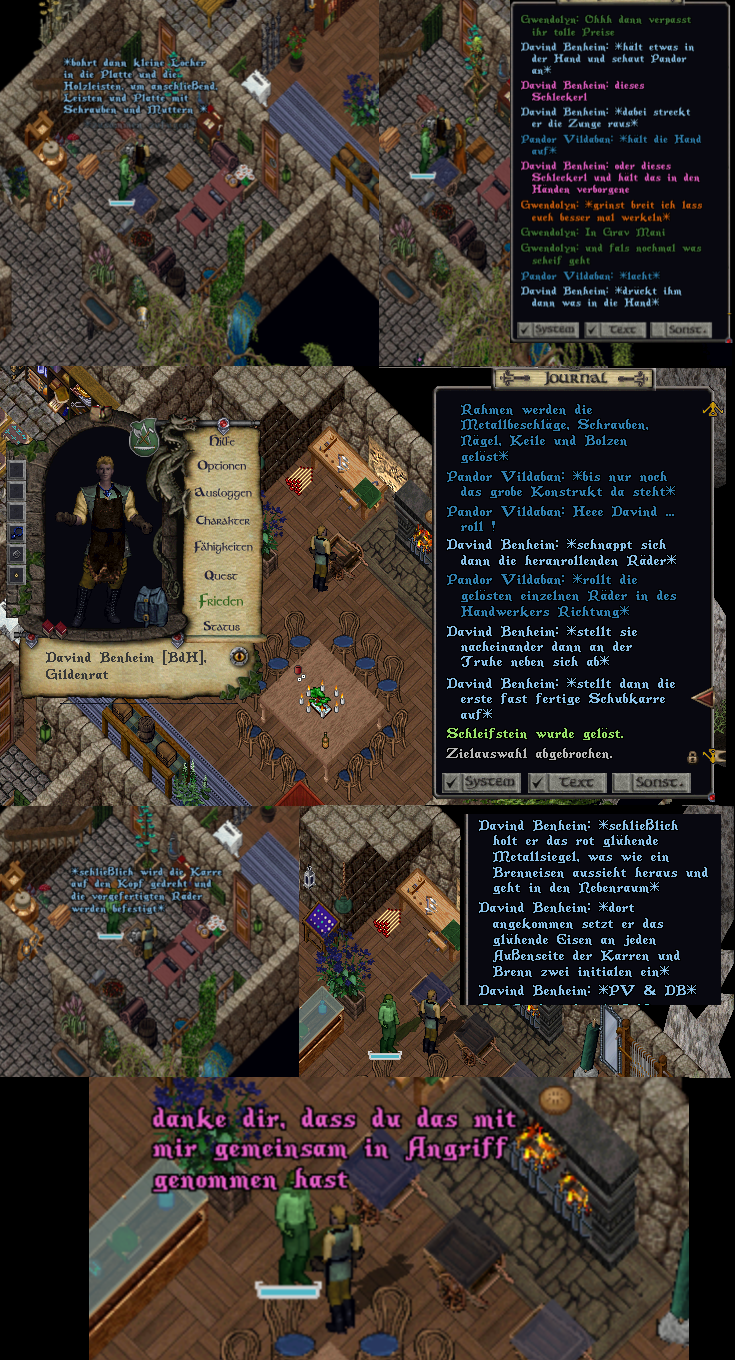Open the Status window entry
Image resolution: width=735 pixels, height=1360 pixels.
pos(221,626)
